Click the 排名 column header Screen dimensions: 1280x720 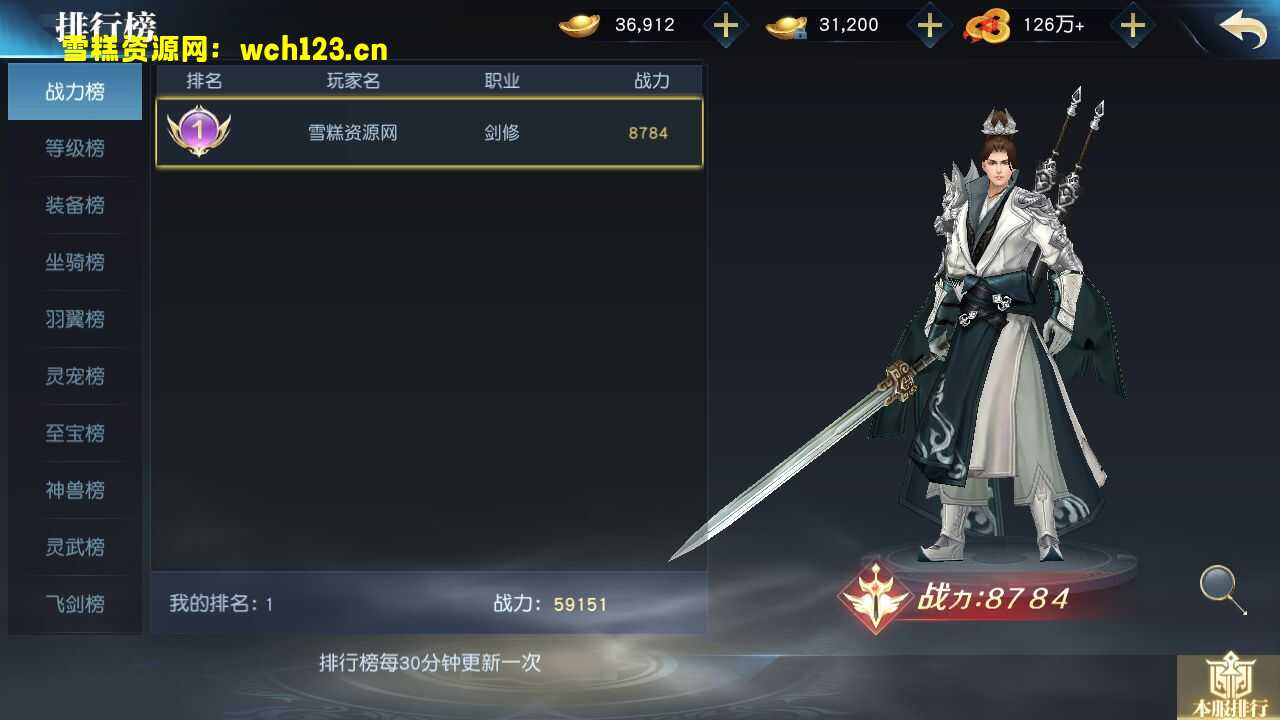[x=204, y=81]
